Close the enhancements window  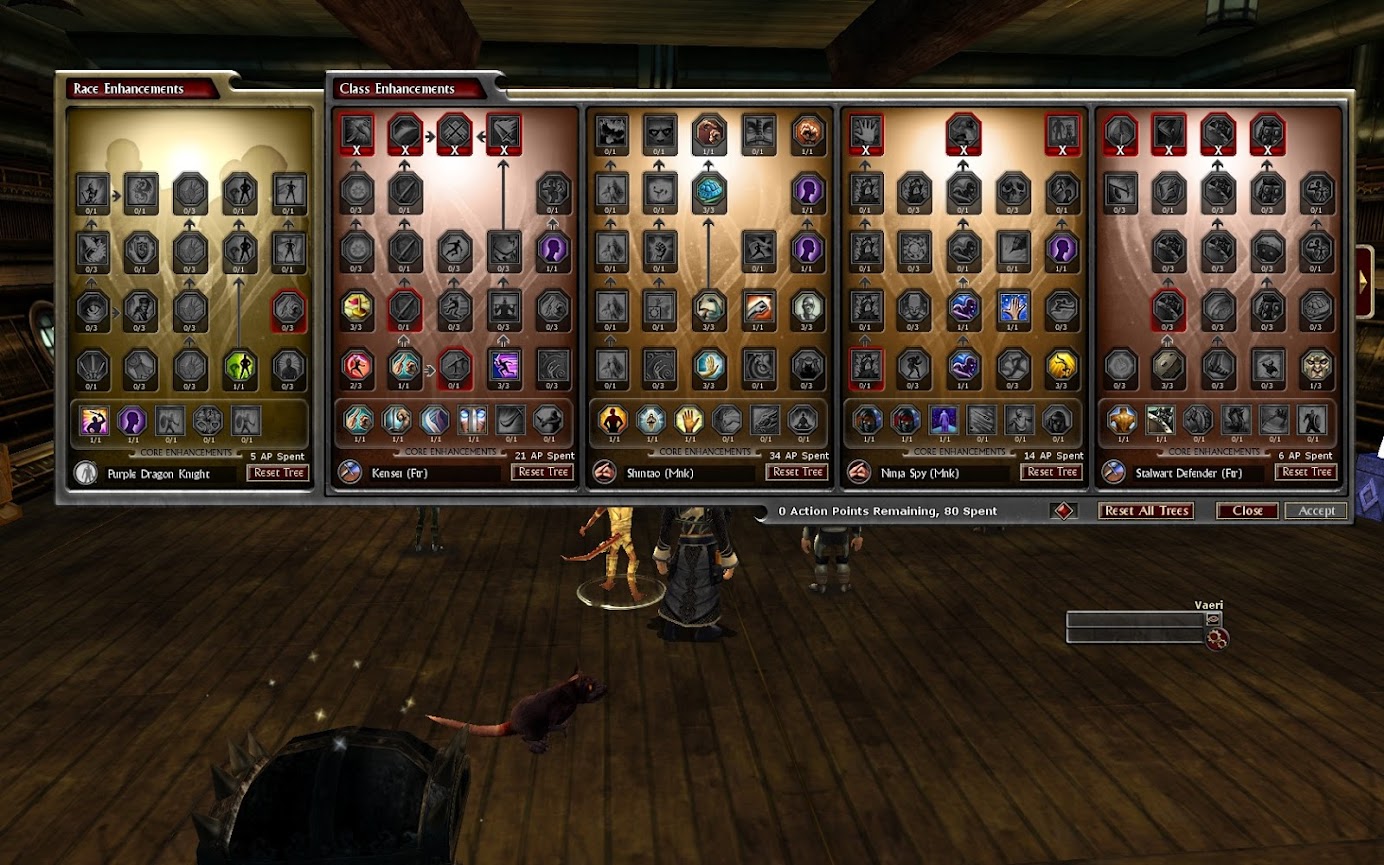[x=1247, y=511]
